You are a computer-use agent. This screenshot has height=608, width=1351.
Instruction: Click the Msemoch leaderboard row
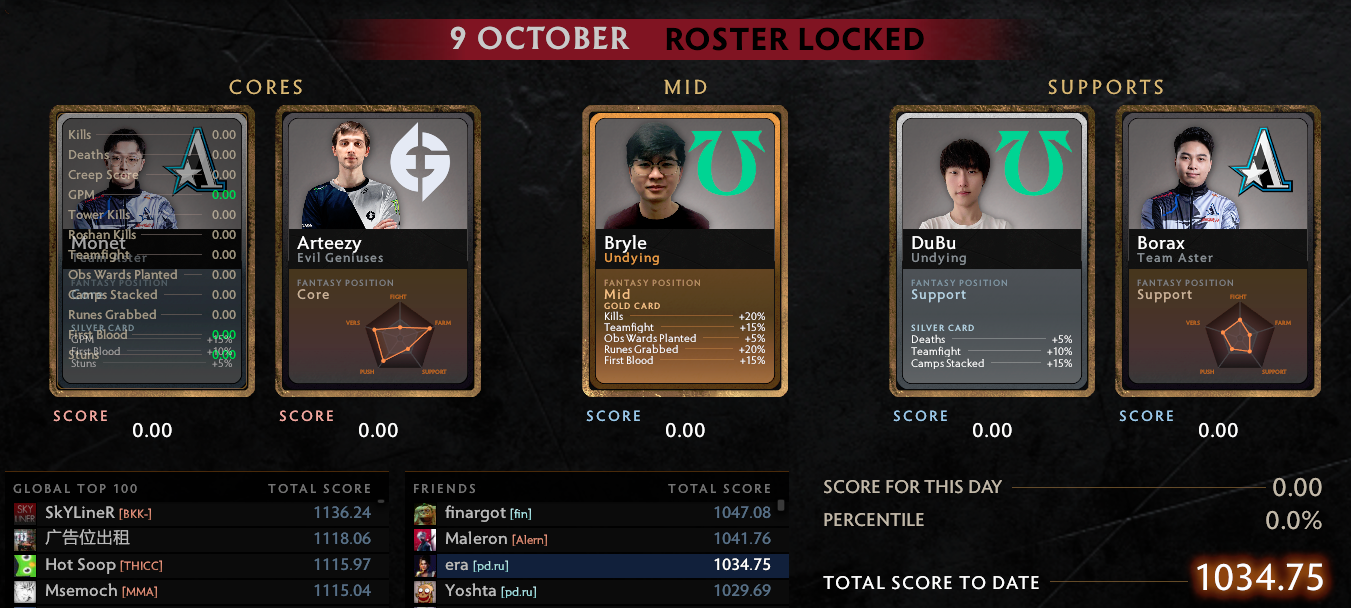195,591
